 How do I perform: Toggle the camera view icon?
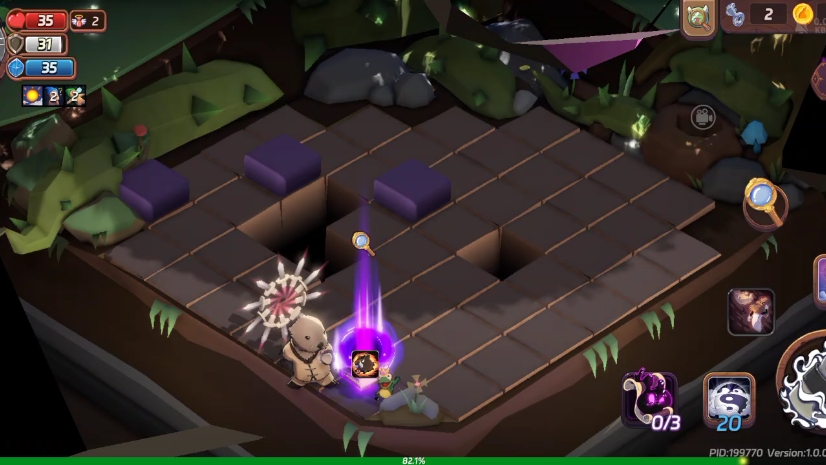coord(703,117)
